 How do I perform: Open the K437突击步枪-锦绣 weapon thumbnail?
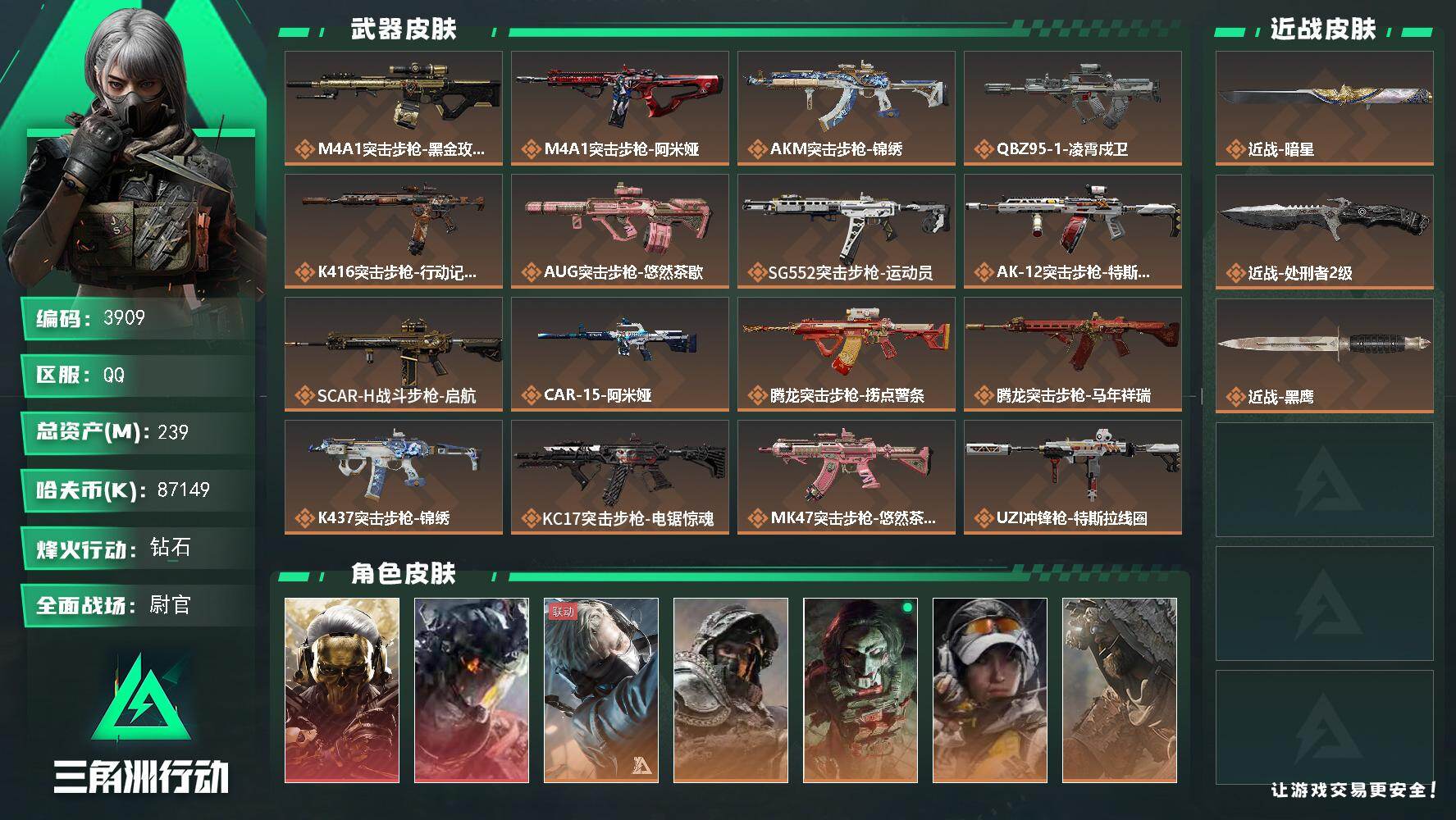click(x=393, y=462)
